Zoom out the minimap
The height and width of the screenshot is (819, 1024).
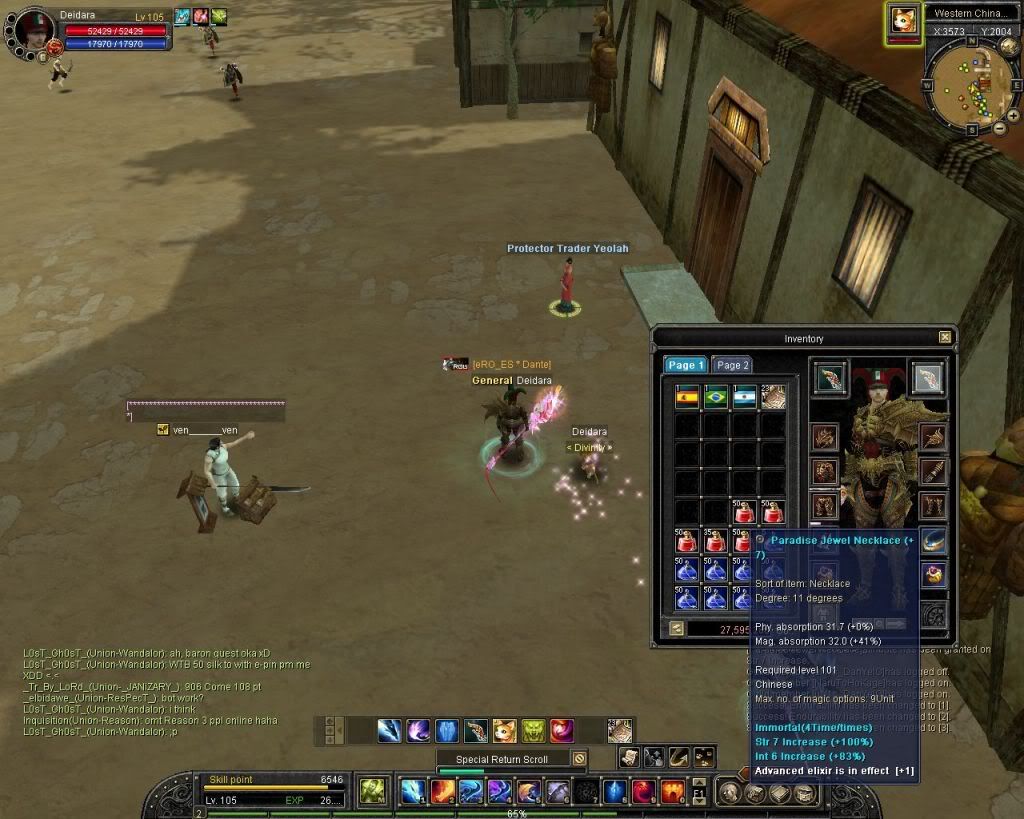coord(1000,128)
